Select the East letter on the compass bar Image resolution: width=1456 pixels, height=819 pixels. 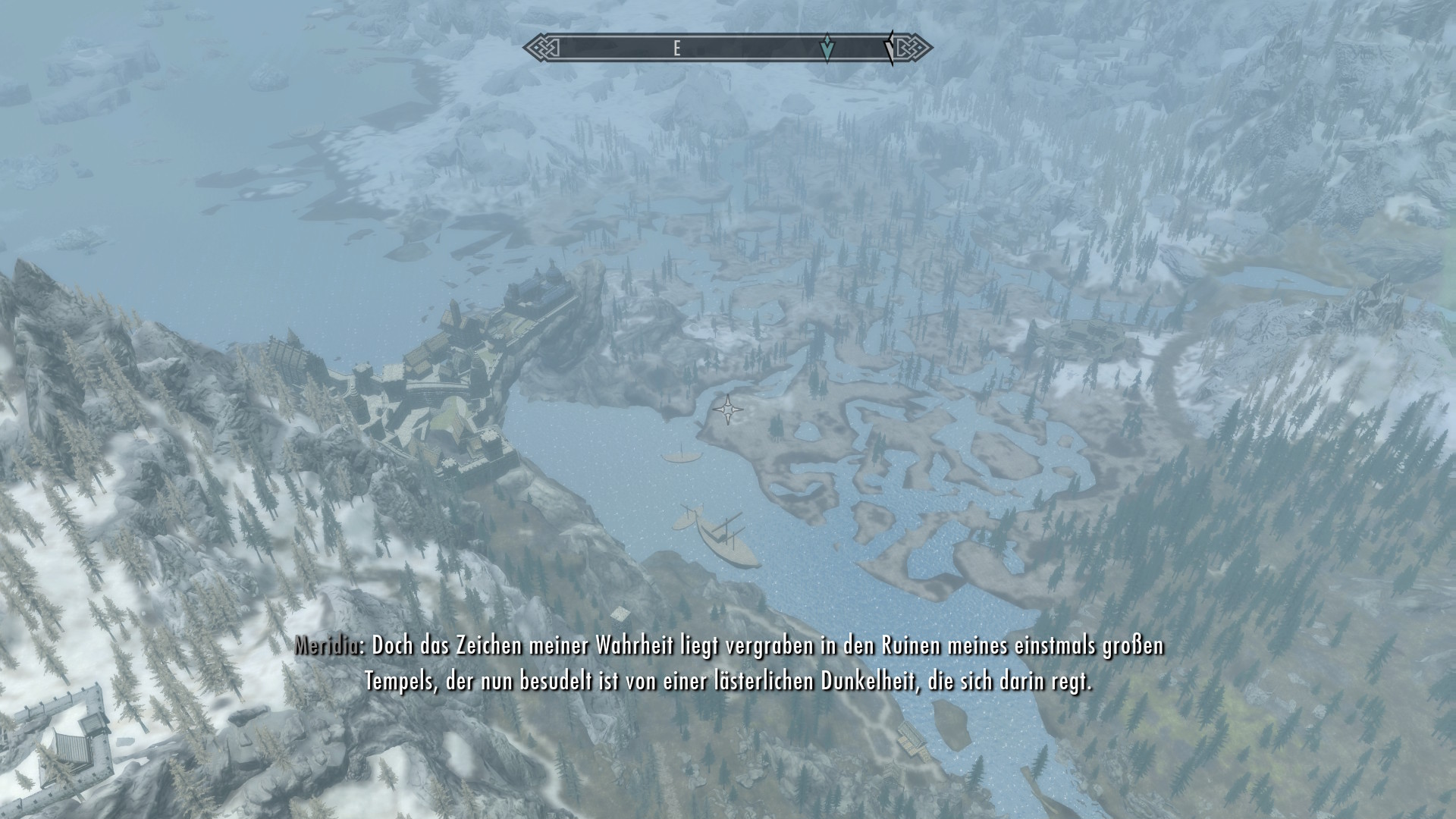tap(676, 49)
